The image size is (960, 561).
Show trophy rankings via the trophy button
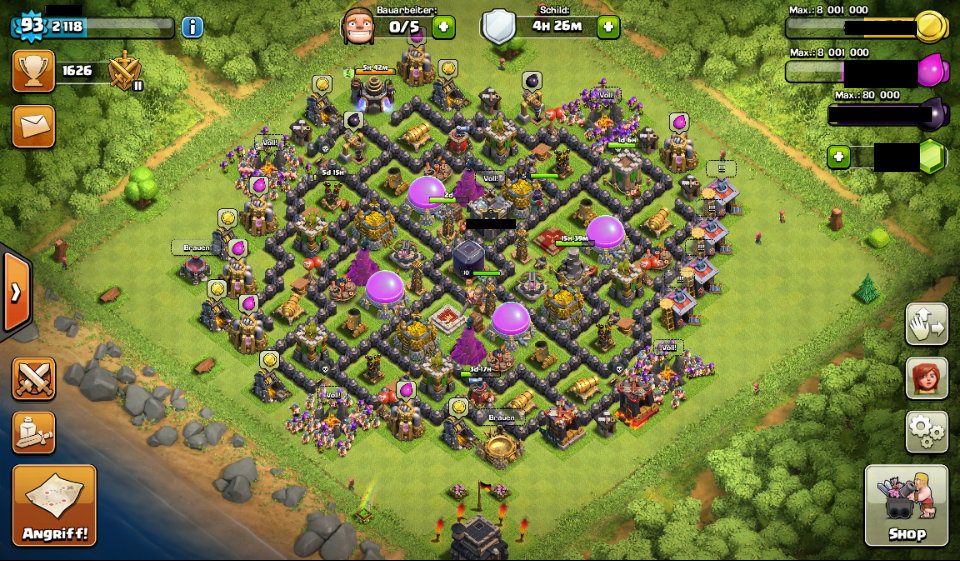tap(33, 71)
